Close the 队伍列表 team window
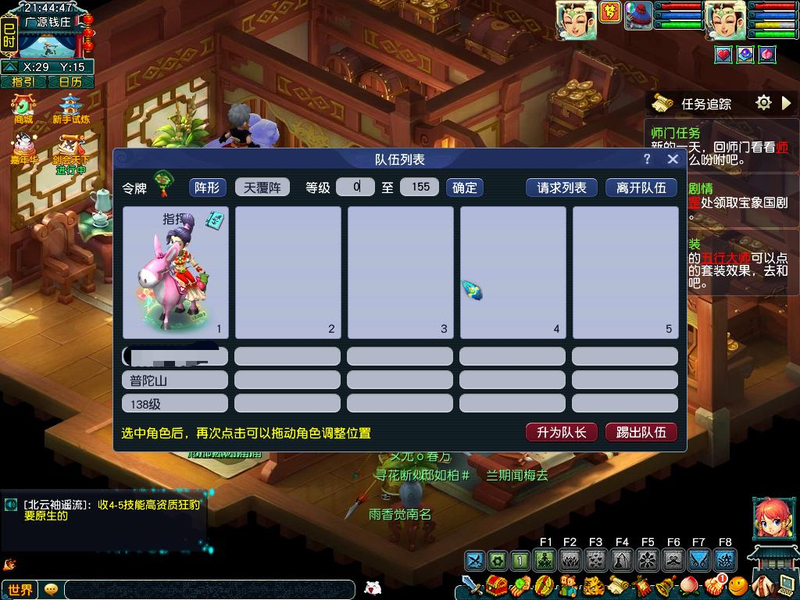 click(x=673, y=159)
